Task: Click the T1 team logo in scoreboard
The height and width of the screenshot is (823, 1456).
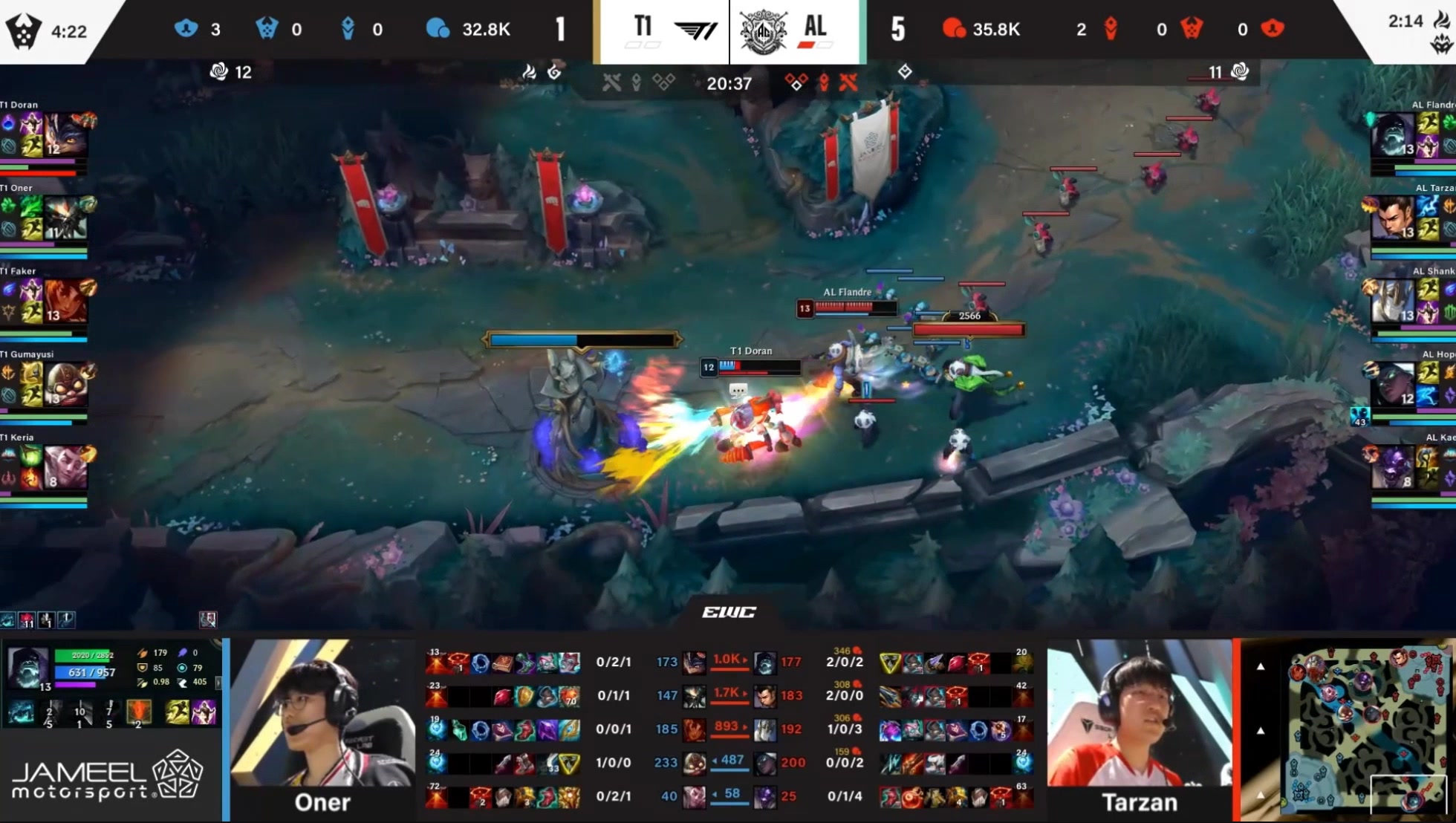Action: click(695, 30)
